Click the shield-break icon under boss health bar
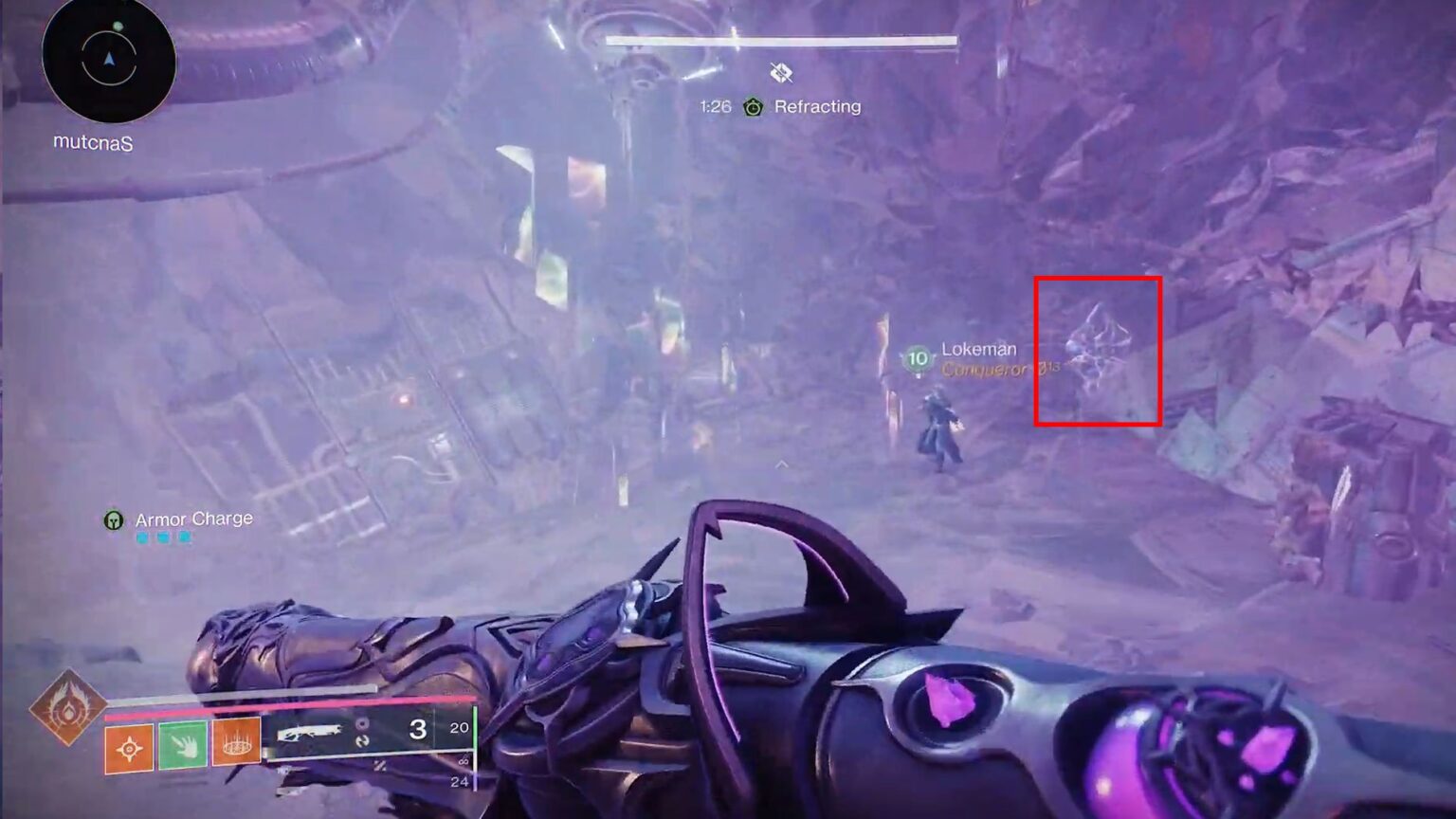 click(x=780, y=73)
